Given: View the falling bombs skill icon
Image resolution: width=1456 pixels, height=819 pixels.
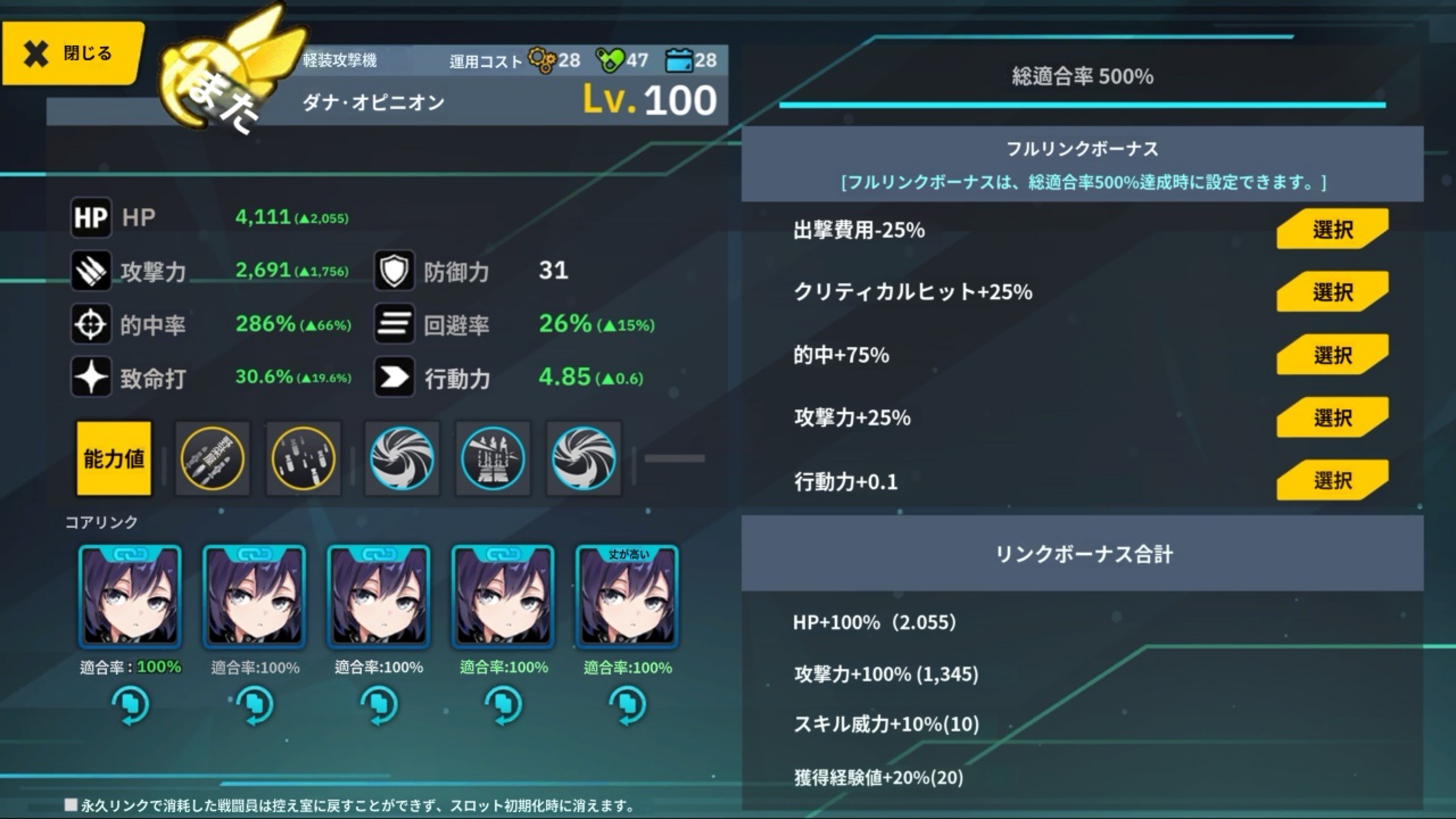Looking at the screenshot, I should [x=303, y=458].
